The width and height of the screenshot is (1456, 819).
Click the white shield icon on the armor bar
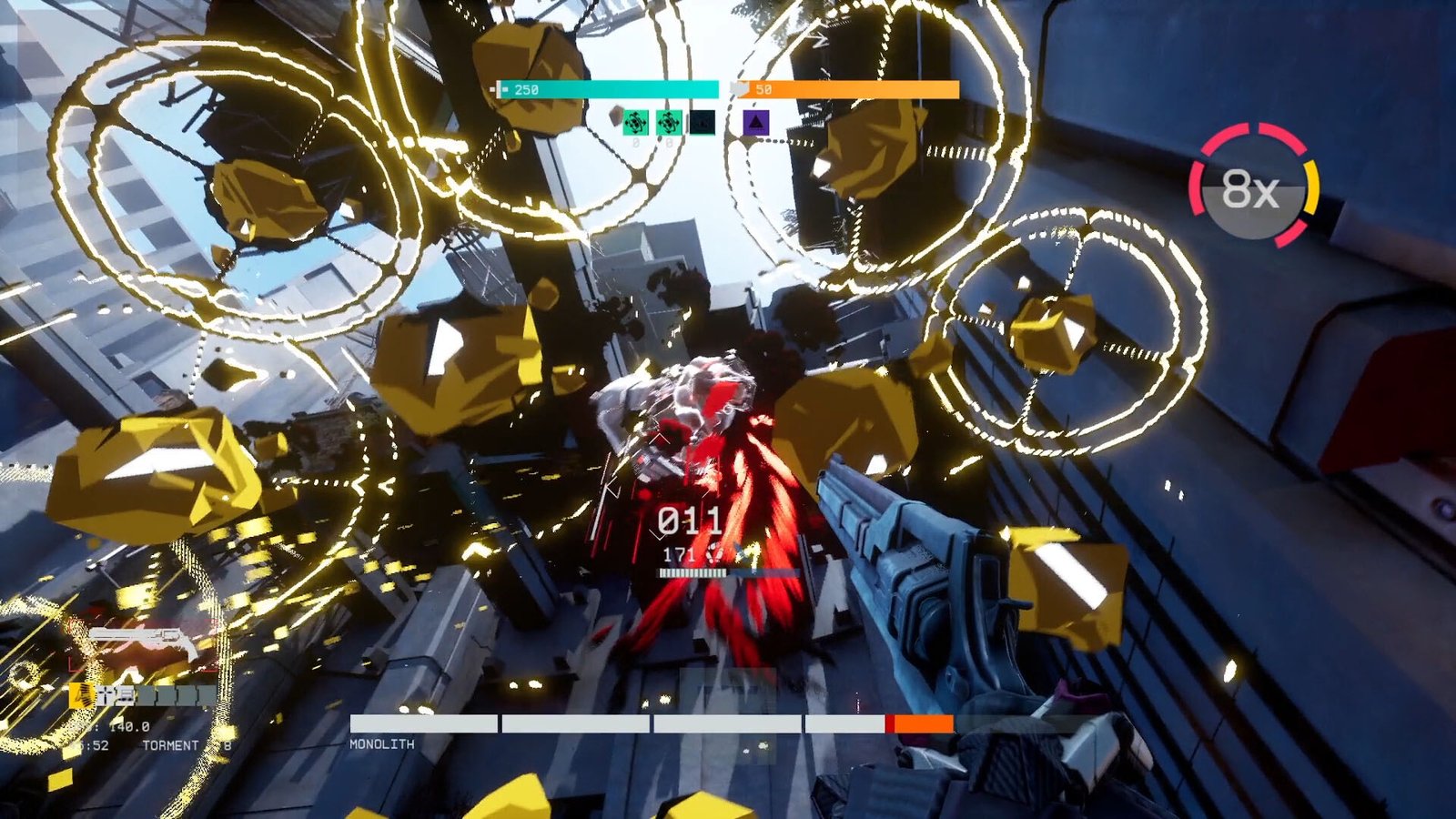[x=740, y=87]
